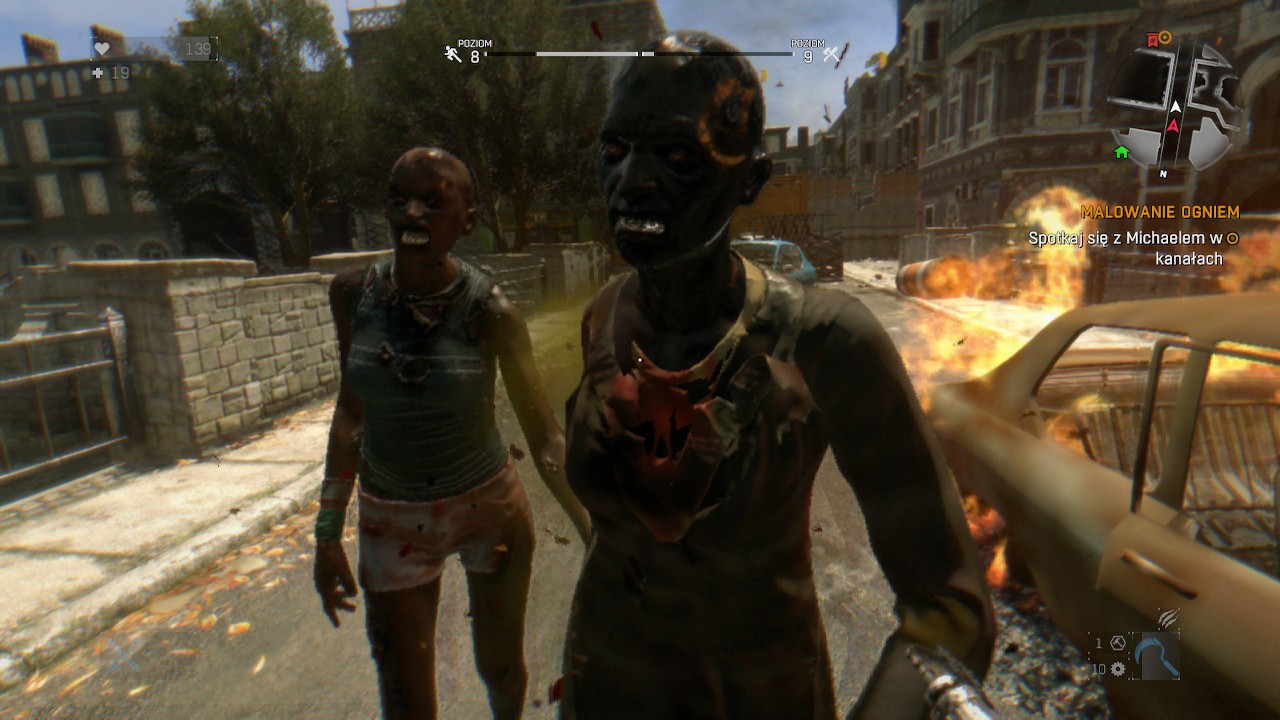The image size is (1280, 720).
Task: Click the red quest marker on the minimap
Action: [1152, 40]
